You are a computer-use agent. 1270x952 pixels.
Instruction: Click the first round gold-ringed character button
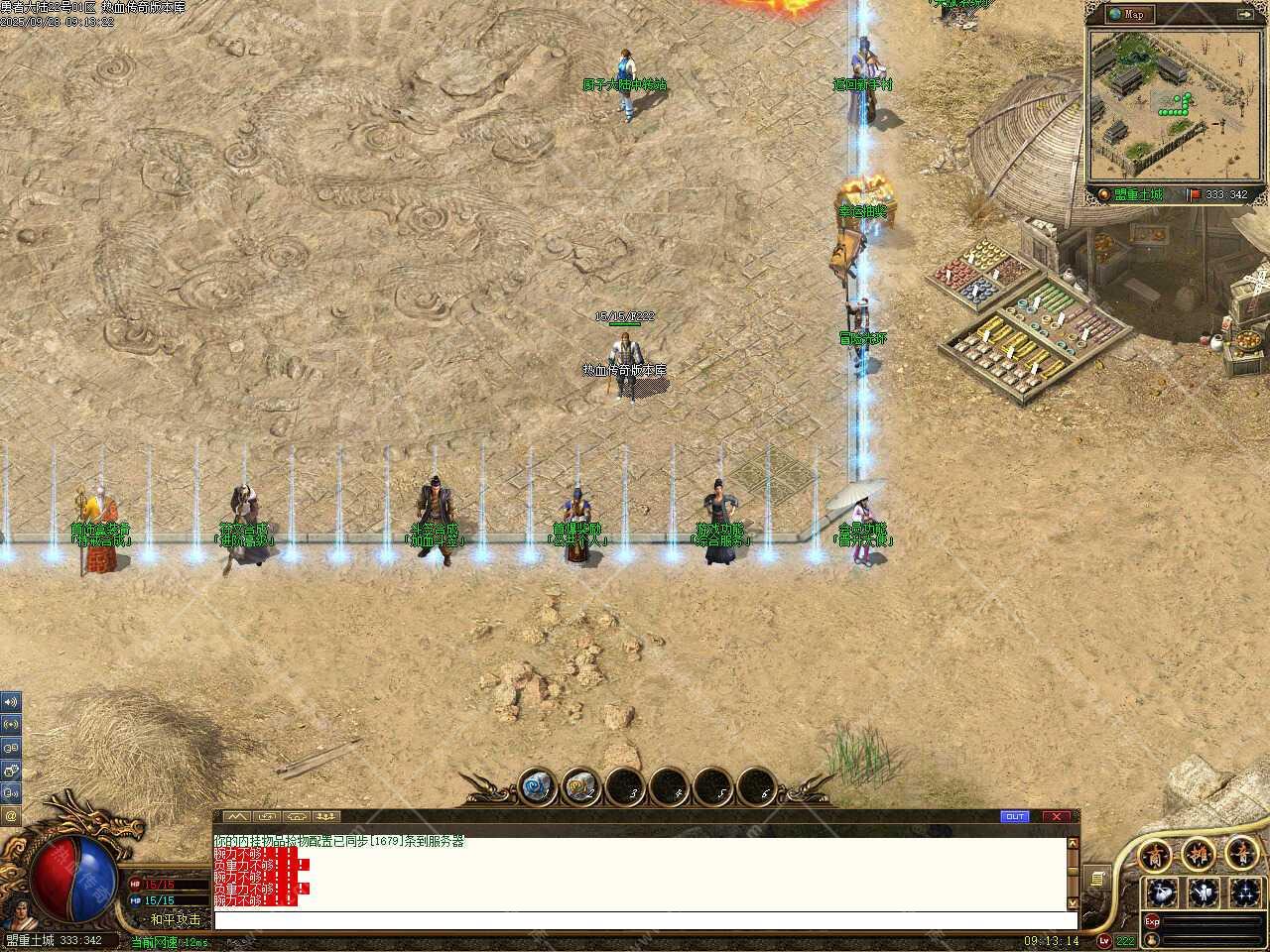pos(1155,853)
